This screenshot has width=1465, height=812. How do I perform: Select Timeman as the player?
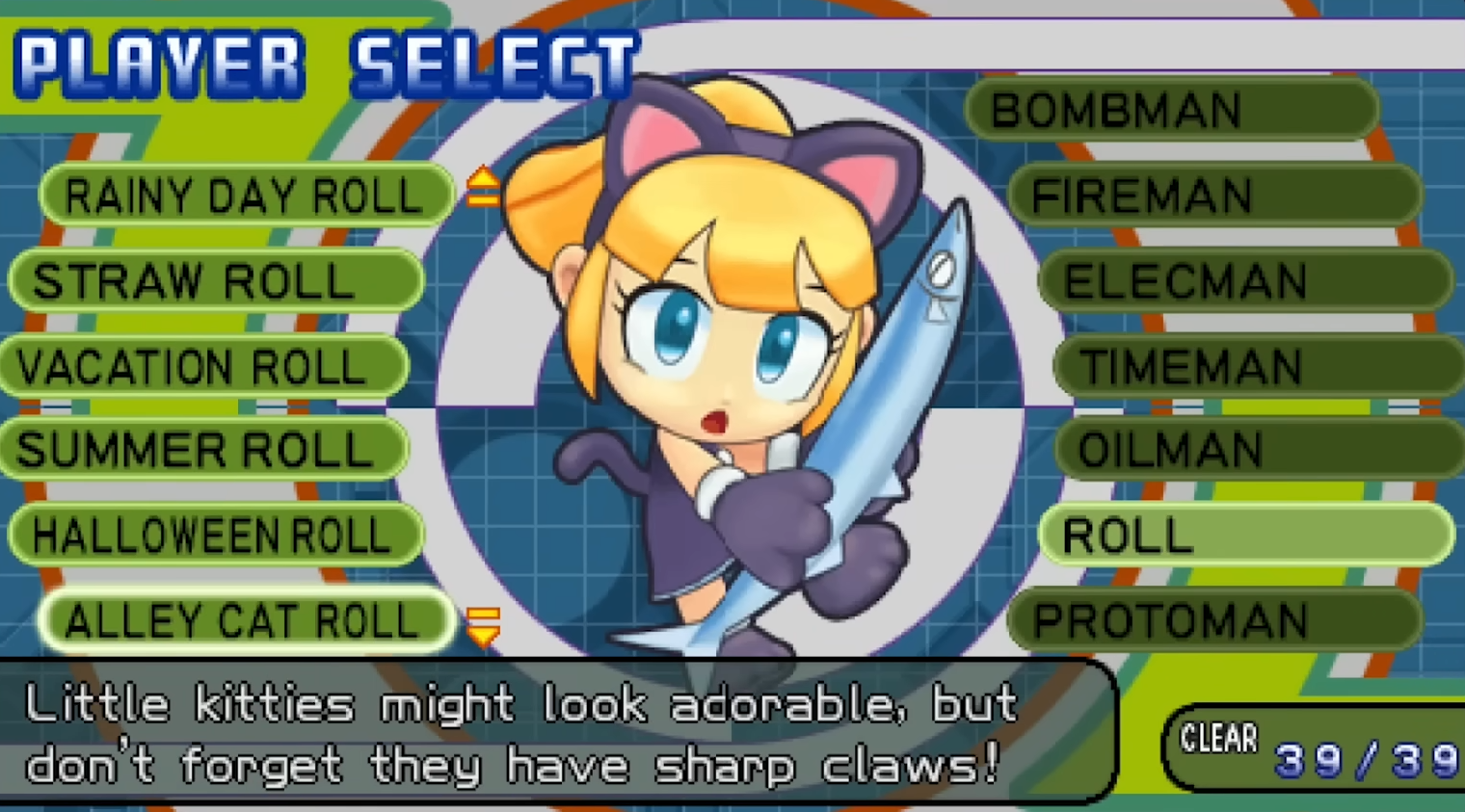pyautogui.click(x=1258, y=367)
